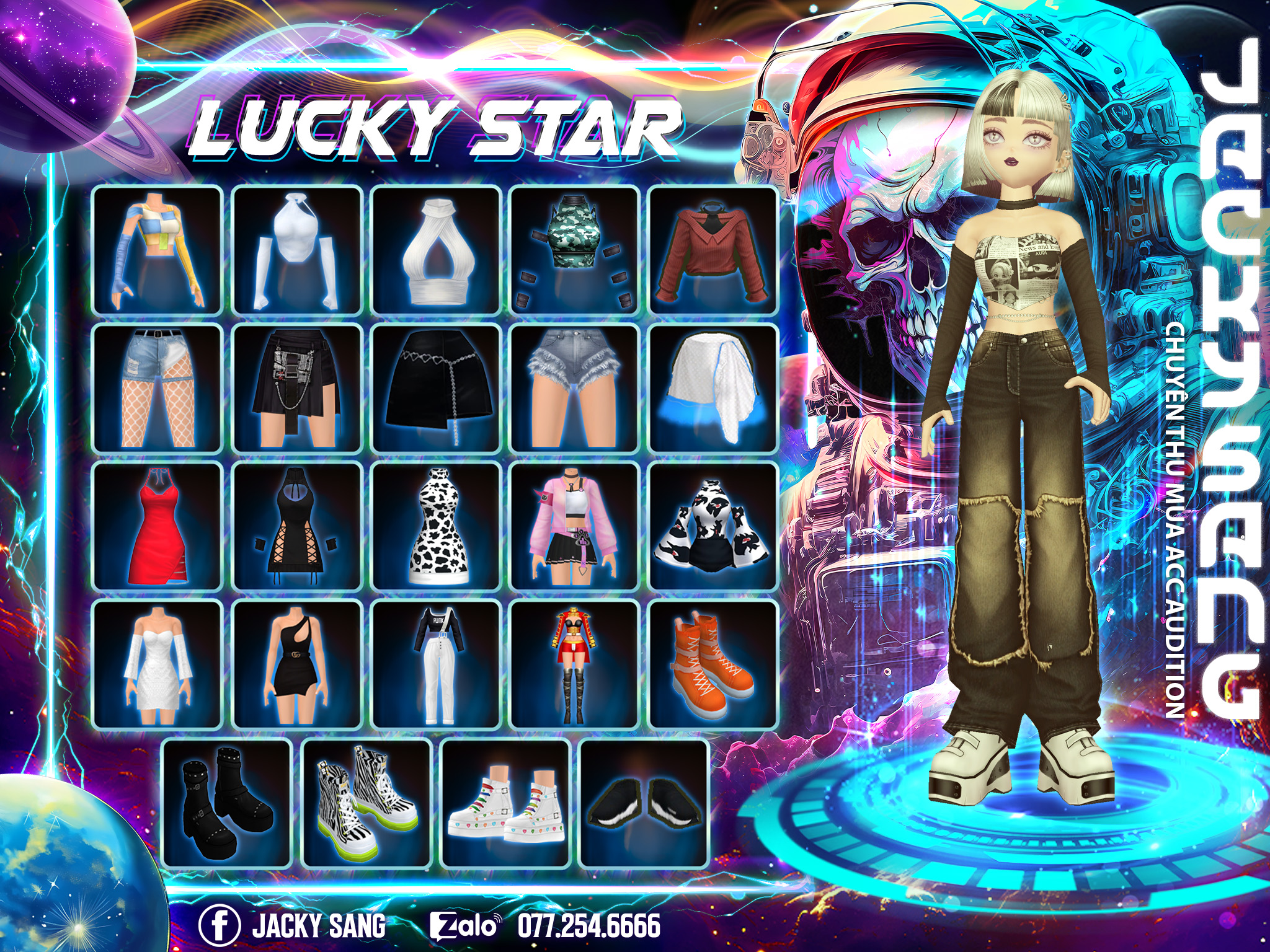The image size is (1270, 952).
Task: Select the pink jacket outfit
Action: [574, 526]
